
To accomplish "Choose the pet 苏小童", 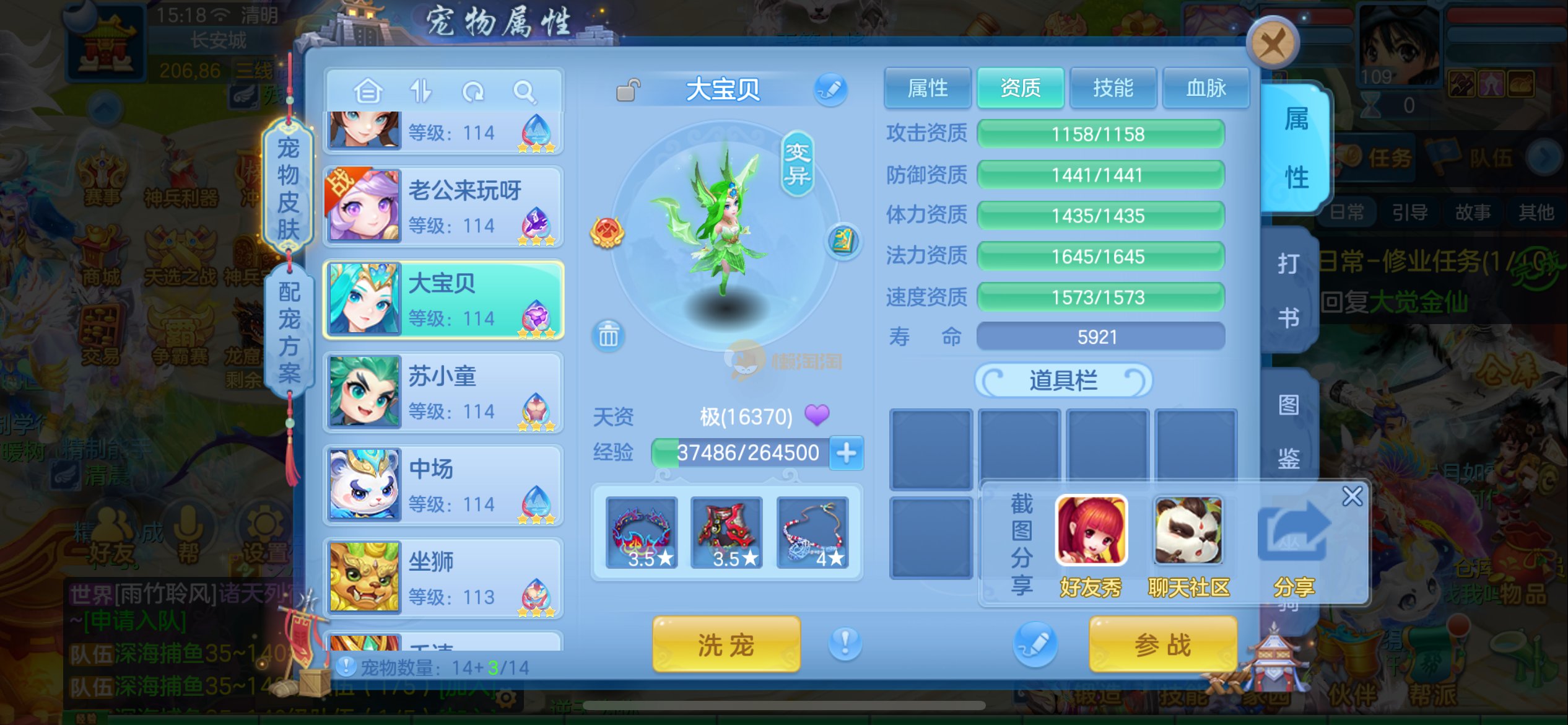I will tap(443, 392).
